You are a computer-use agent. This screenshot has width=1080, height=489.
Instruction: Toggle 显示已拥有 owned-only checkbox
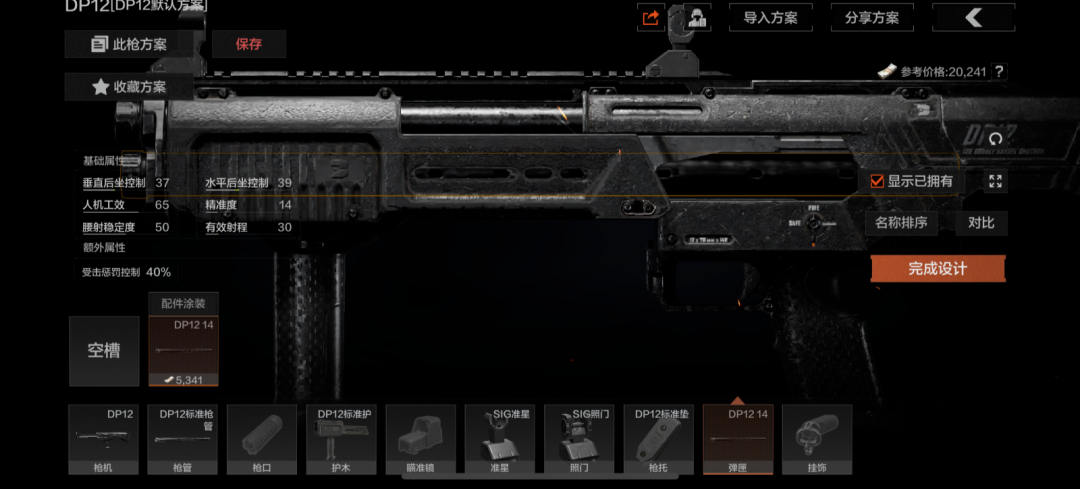(877, 181)
